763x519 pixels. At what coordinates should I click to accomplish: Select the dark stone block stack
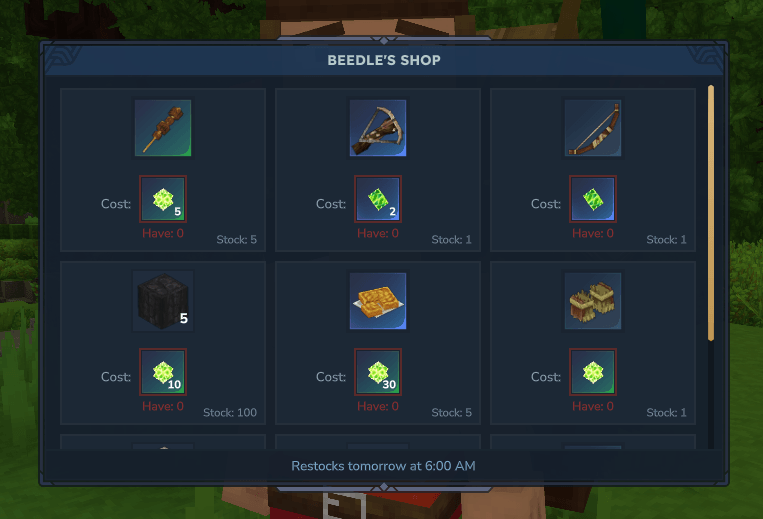point(163,300)
